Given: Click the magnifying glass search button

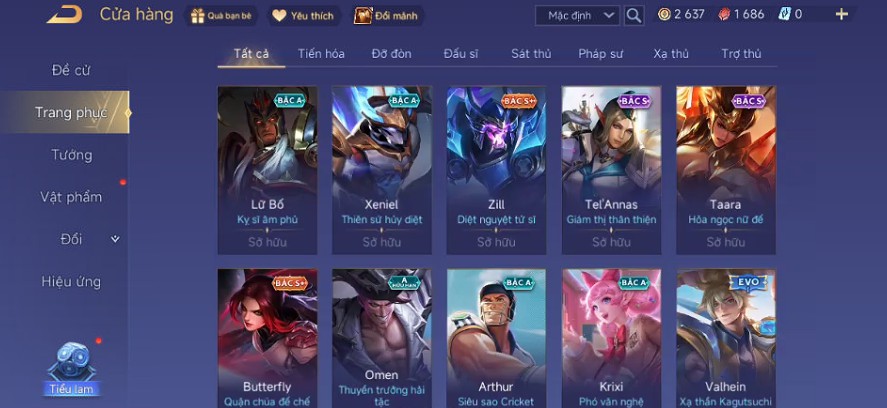Looking at the screenshot, I should pos(634,15).
